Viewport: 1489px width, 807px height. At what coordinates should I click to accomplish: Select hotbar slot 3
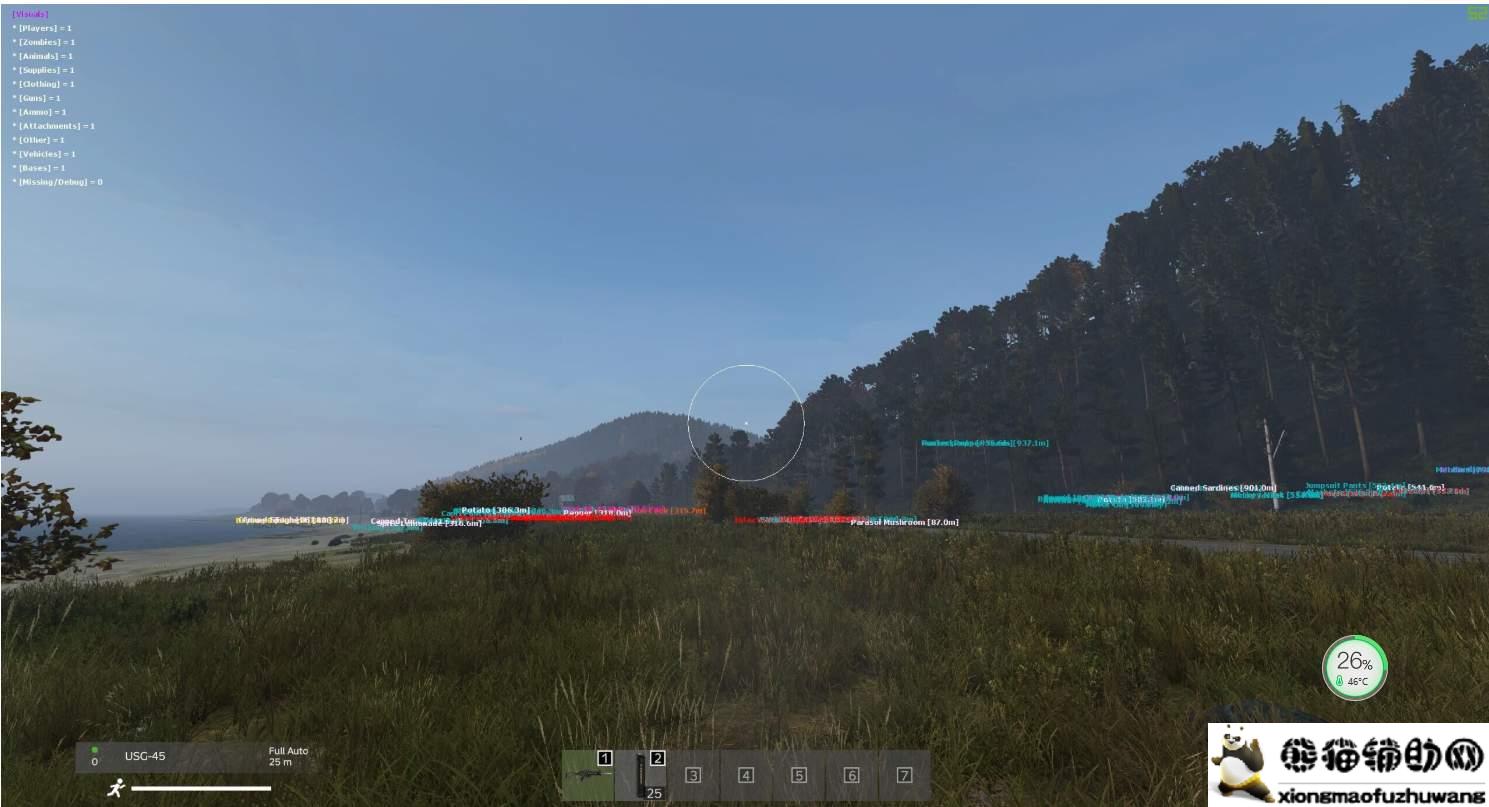tap(693, 773)
